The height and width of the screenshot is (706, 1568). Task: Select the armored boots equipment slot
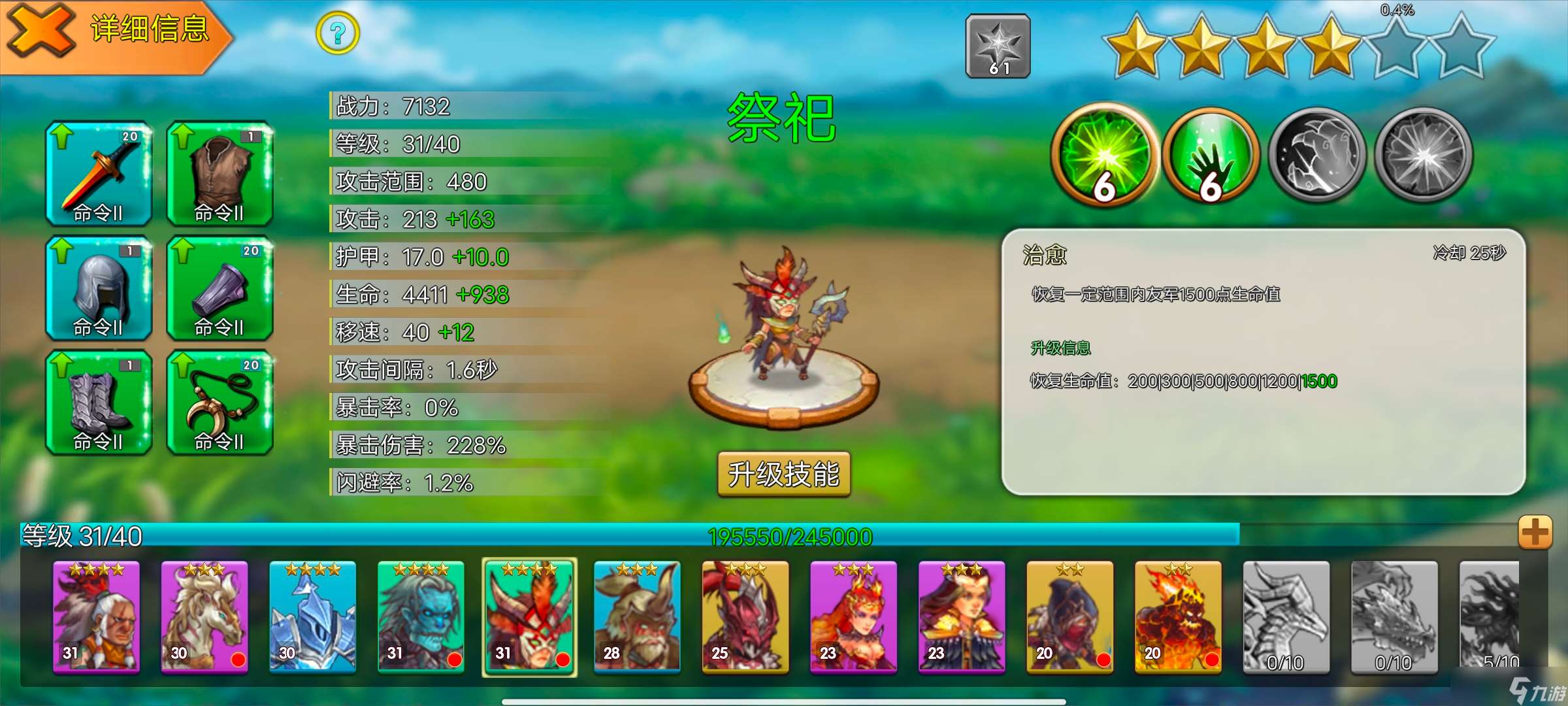point(99,403)
